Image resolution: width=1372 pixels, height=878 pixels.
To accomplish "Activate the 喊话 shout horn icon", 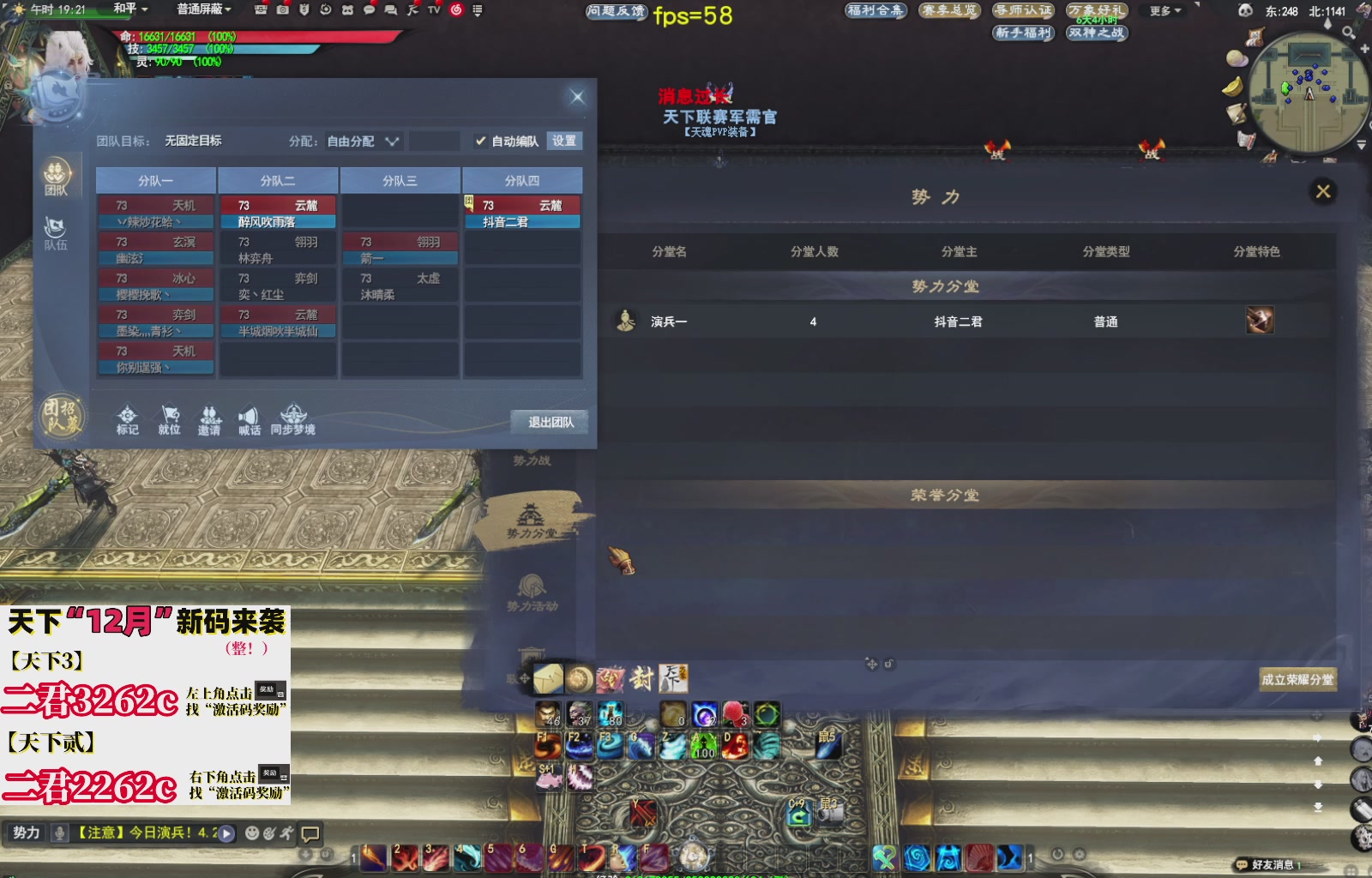I will coord(249,414).
